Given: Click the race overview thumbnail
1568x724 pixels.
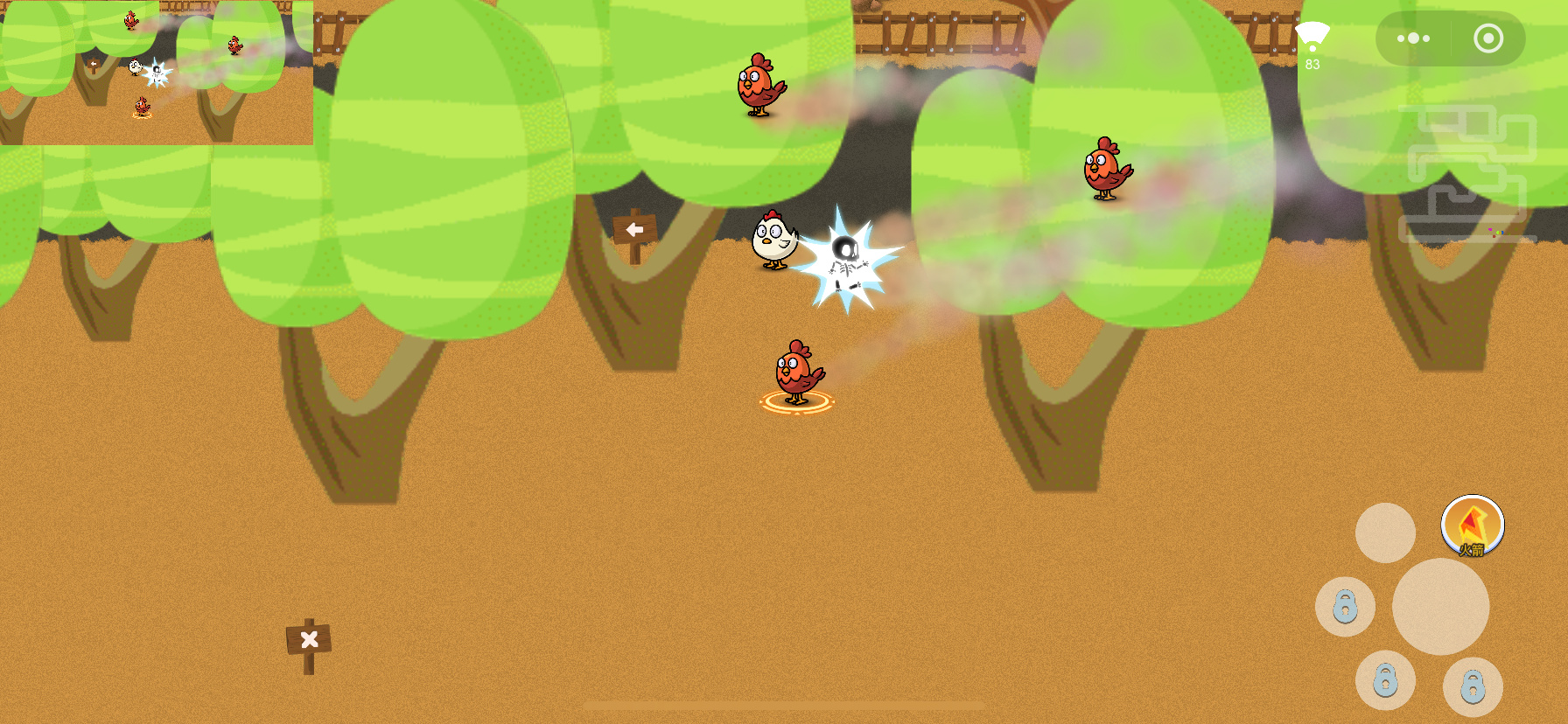Looking at the screenshot, I should click(x=157, y=73).
